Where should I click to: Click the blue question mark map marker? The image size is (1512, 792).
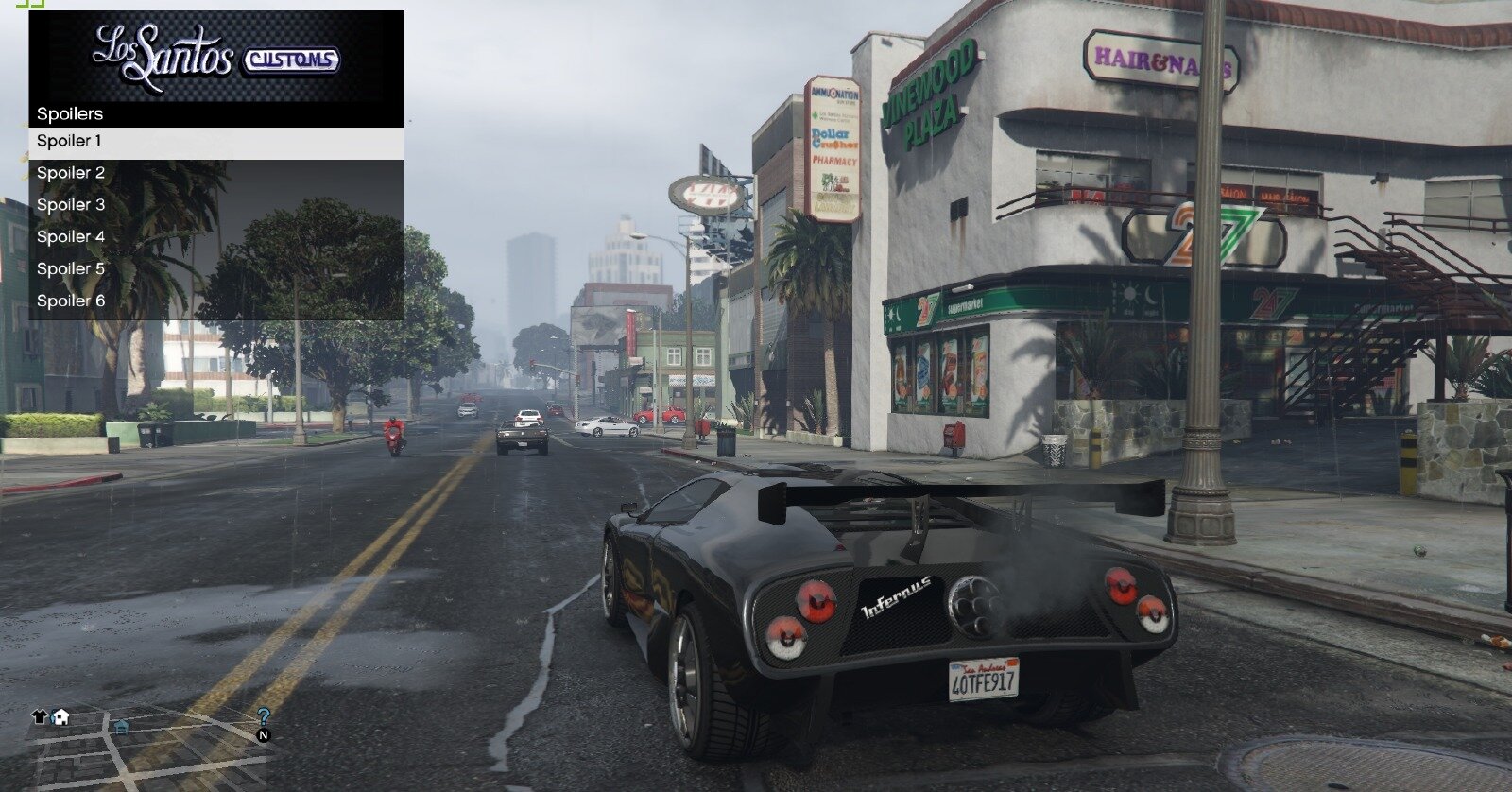(264, 717)
